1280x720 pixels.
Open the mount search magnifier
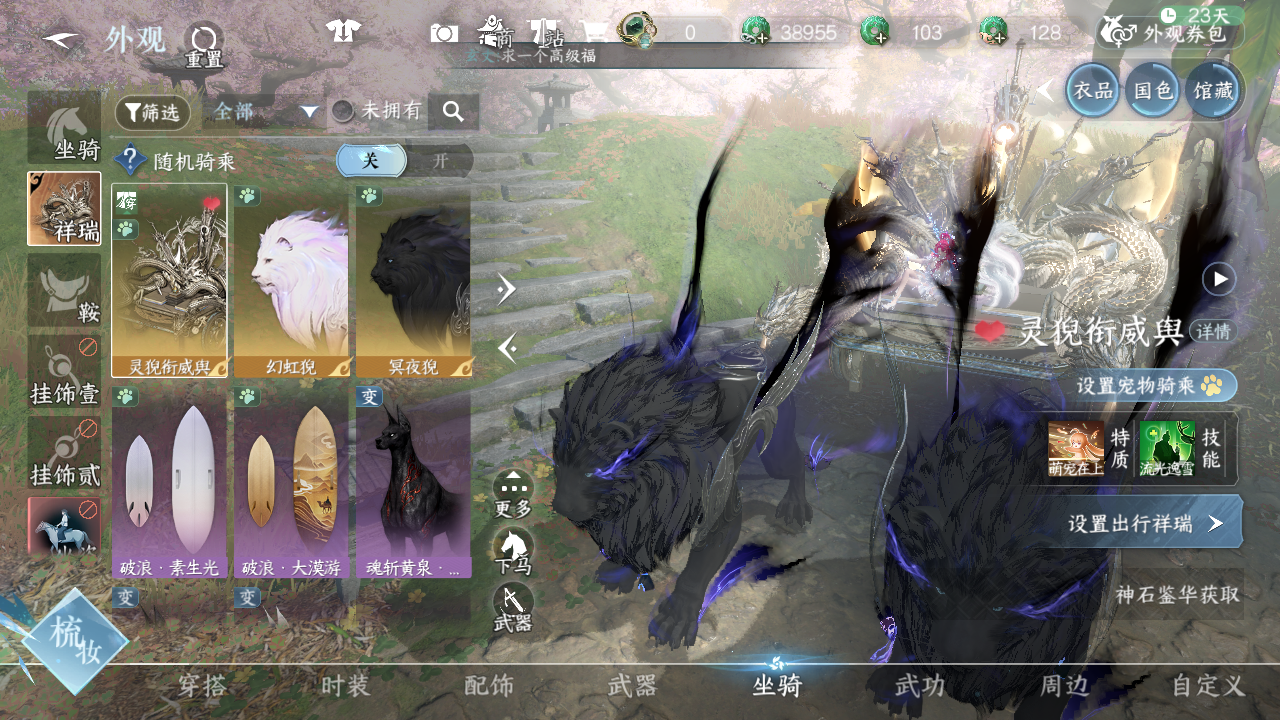453,112
